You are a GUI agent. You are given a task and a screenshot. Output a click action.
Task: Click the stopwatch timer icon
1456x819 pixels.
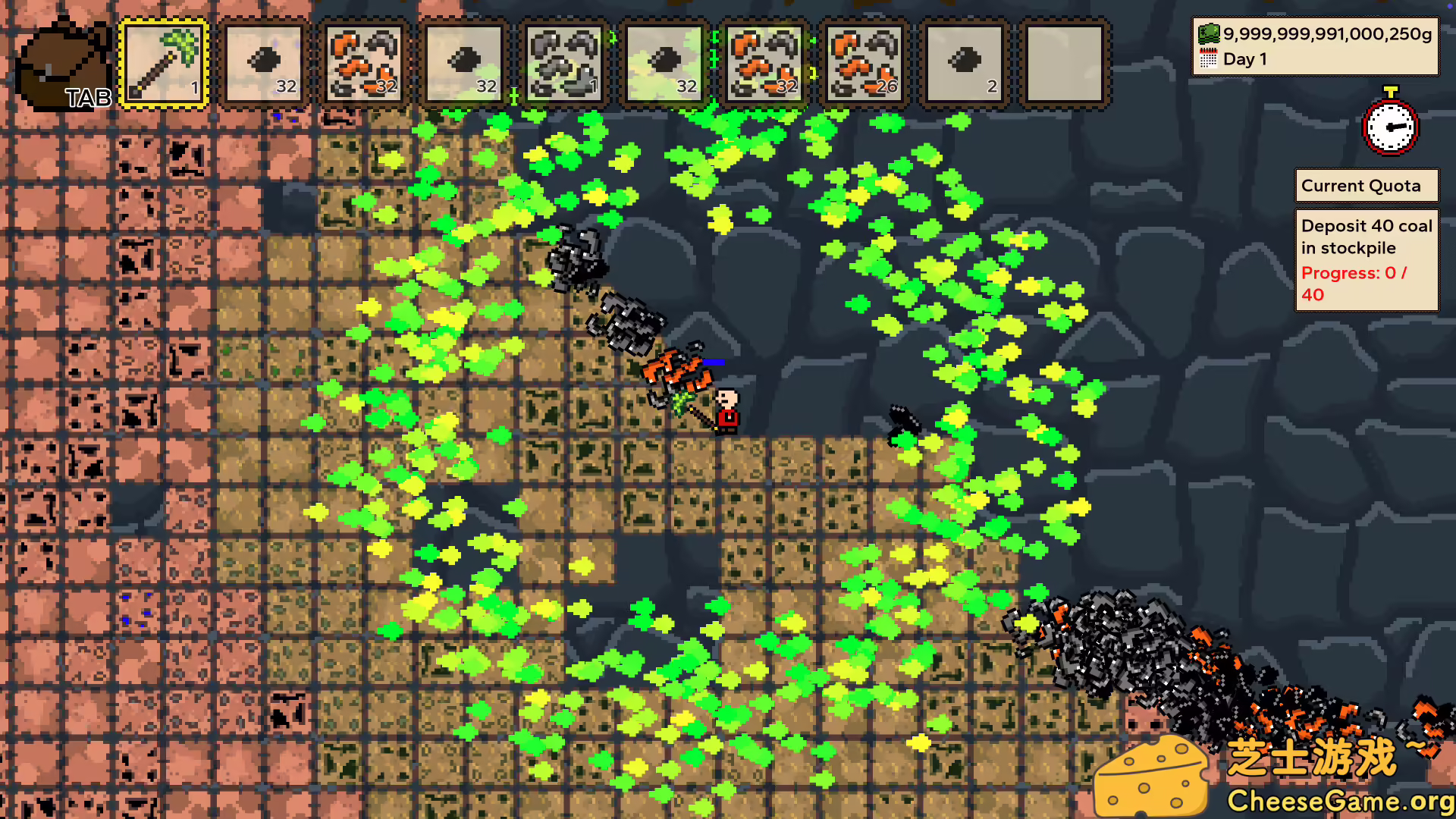pyautogui.click(x=1390, y=127)
